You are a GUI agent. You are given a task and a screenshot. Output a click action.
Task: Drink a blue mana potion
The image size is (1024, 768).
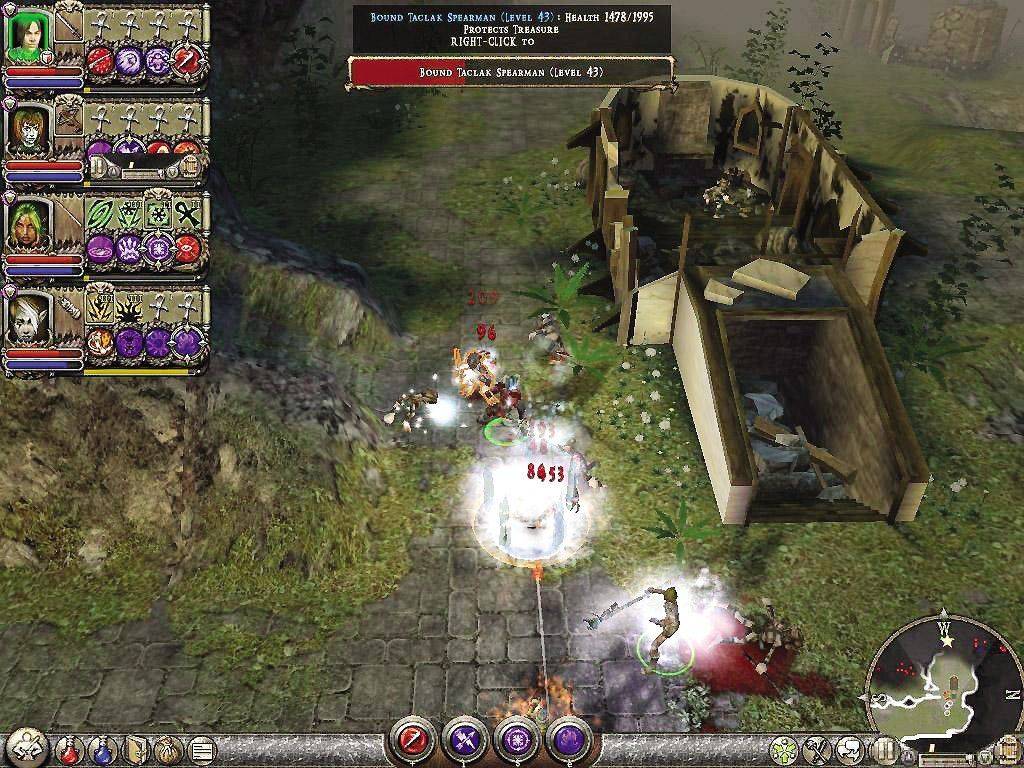pyautogui.click(x=103, y=748)
